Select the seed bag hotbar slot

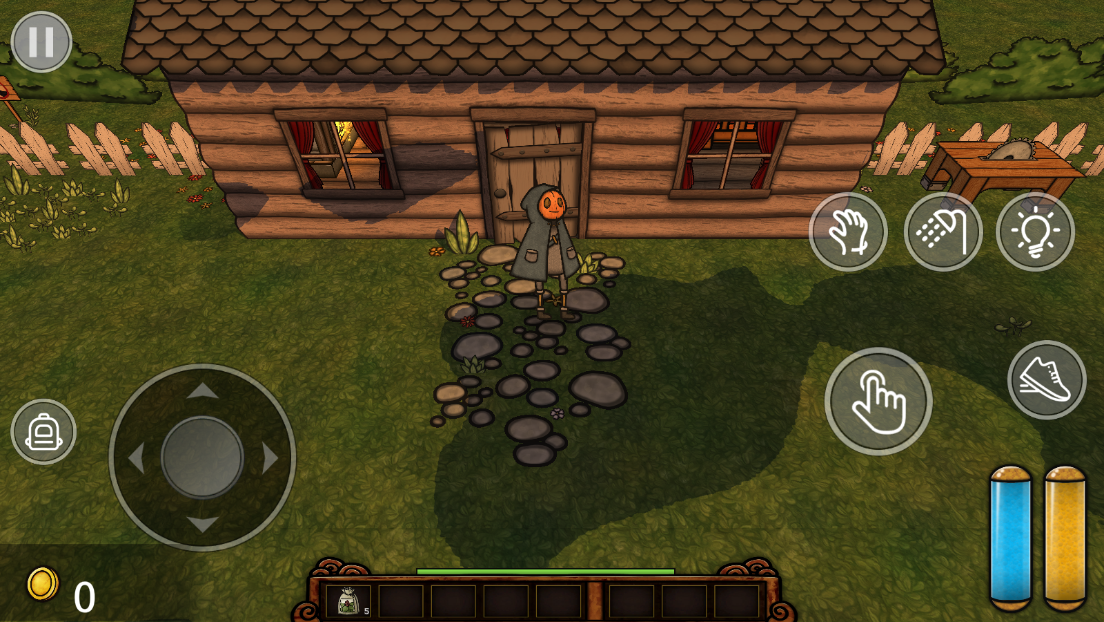[x=348, y=601]
